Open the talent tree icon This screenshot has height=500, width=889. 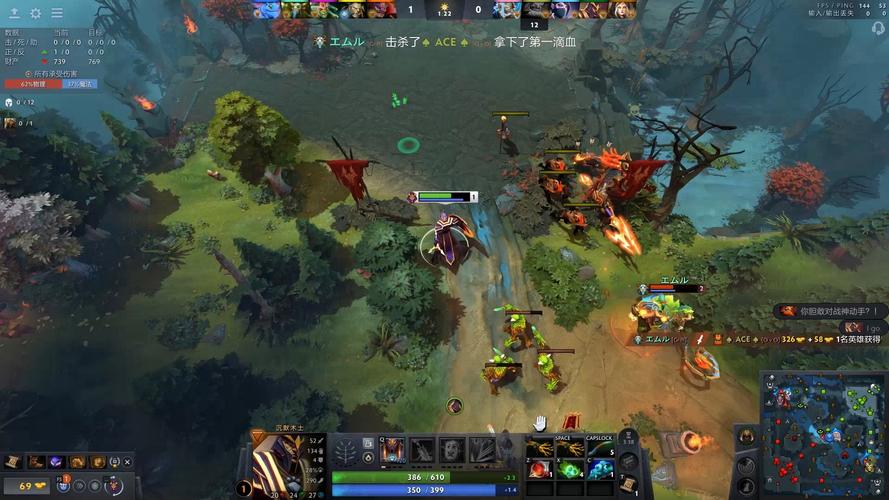pyautogui.click(x=345, y=451)
